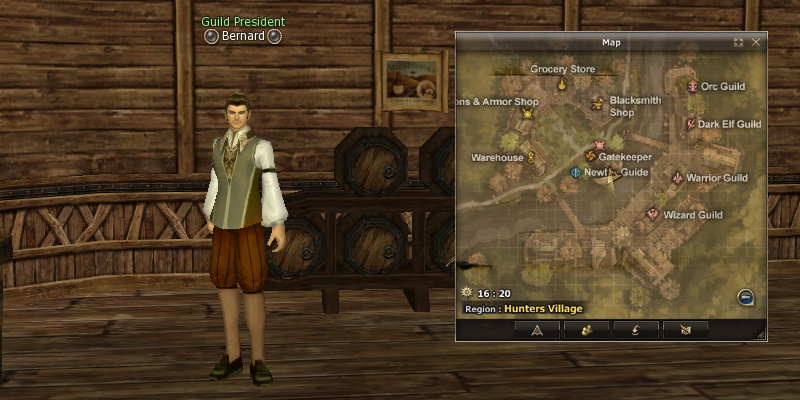Click the map zoom-out minus button

click(745, 297)
